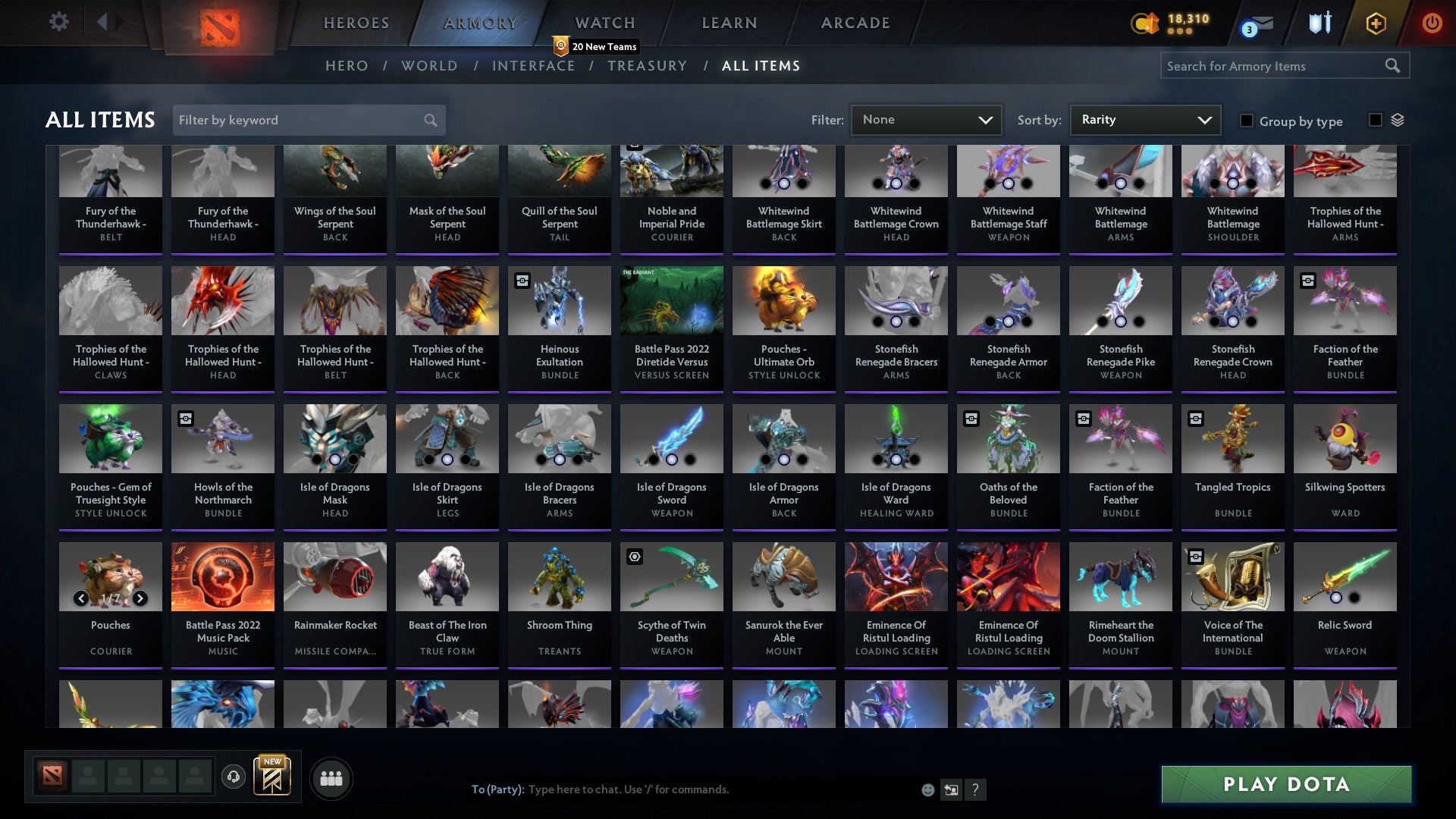This screenshot has width=1456, height=819.
Task: Open friends list via people icon
Action: (x=331, y=777)
